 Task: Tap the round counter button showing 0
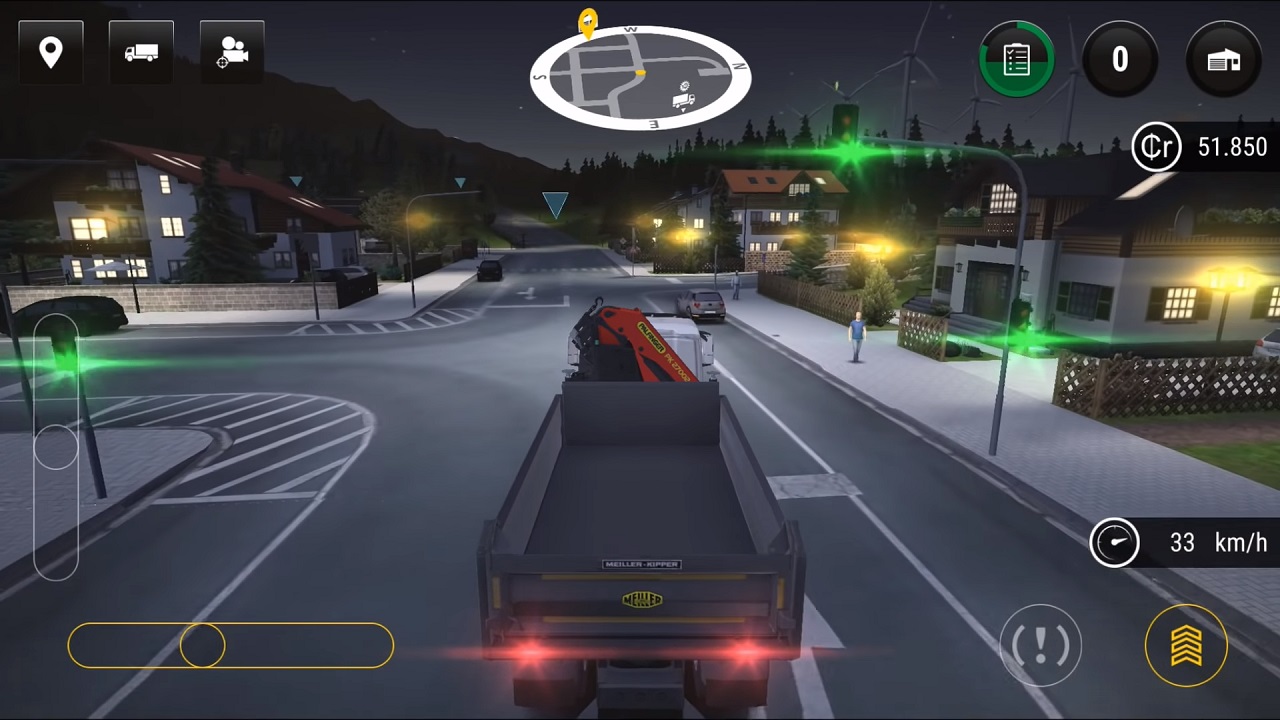click(x=1120, y=59)
